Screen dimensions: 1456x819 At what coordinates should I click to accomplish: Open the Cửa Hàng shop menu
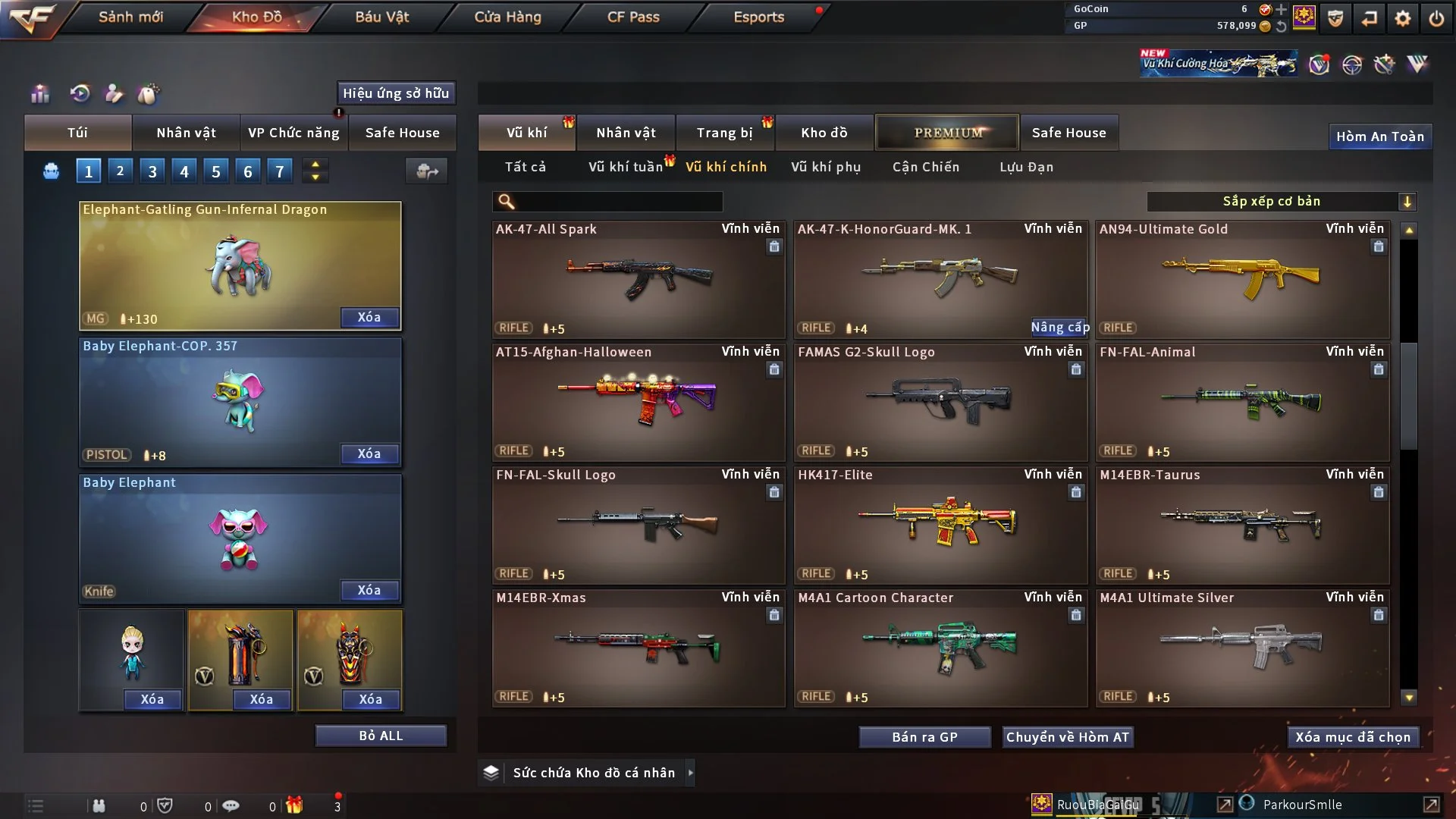(507, 17)
